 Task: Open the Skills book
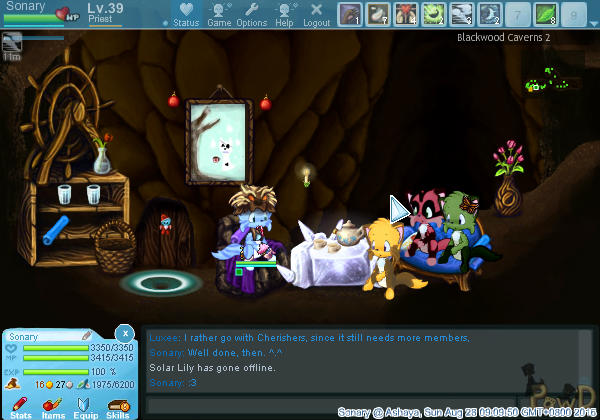117,406
